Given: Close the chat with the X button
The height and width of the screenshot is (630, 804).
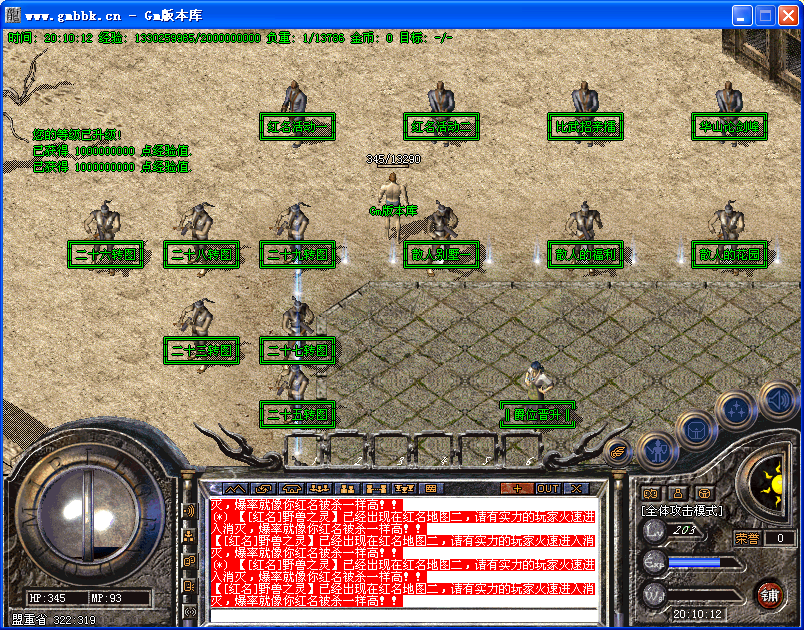Looking at the screenshot, I should 576,488.
